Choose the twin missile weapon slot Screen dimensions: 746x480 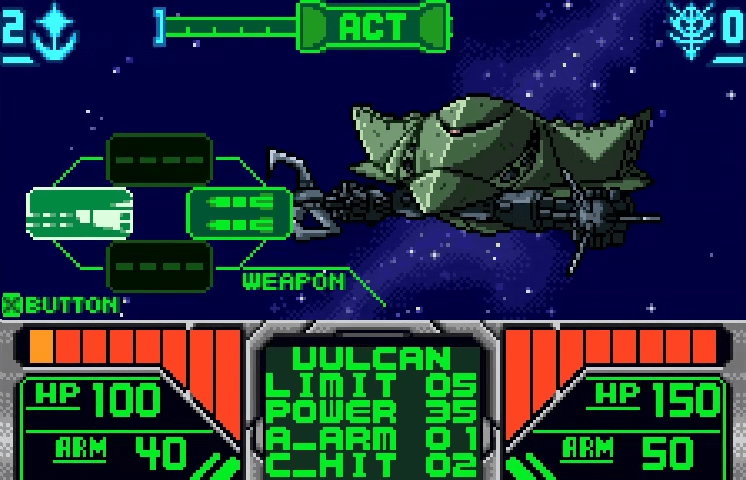pyautogui.click(x=239, y=212)
